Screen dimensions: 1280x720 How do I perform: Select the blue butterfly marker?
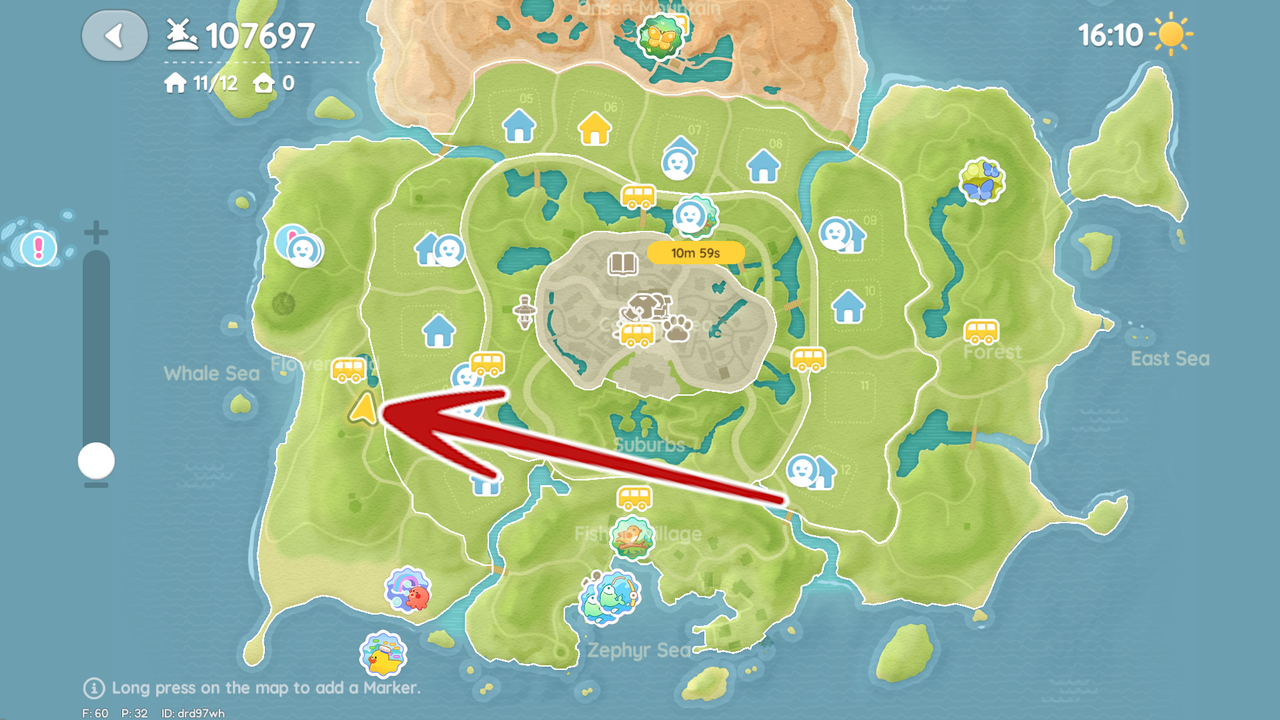[x=981, y=181]
